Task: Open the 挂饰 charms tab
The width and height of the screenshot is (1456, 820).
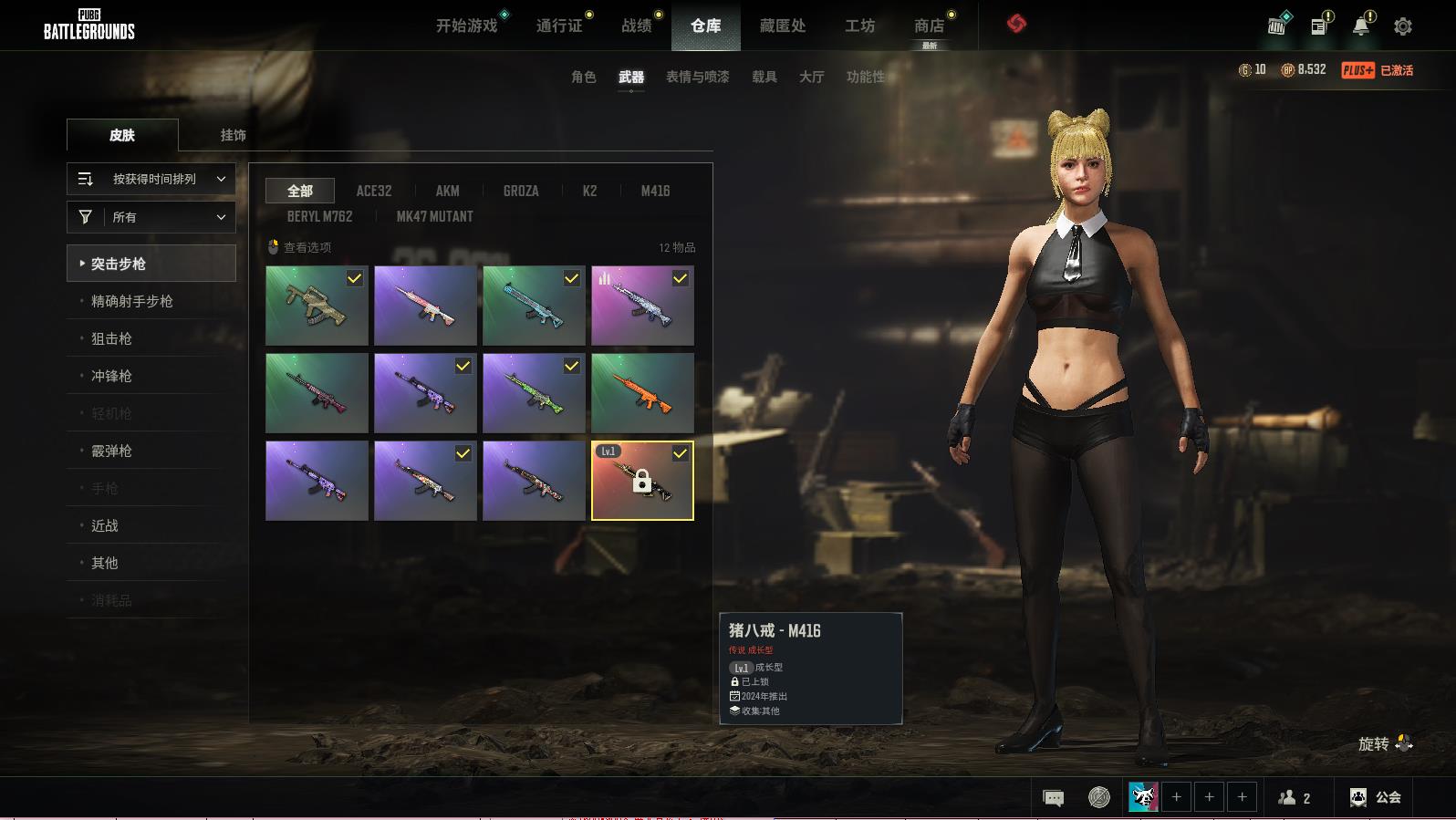Action: [x=233, y=135]
